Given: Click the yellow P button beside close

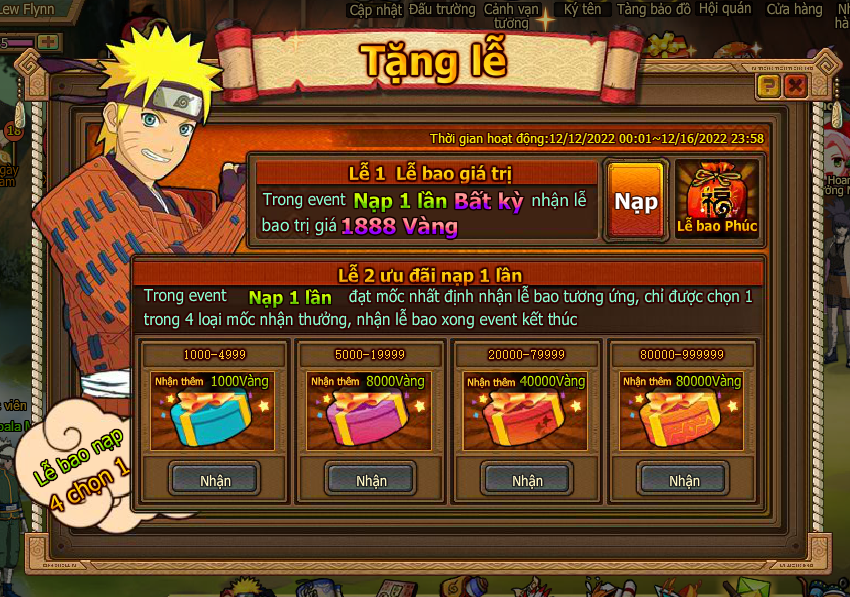Looking at the screenshot, I should tap(769, 86).
